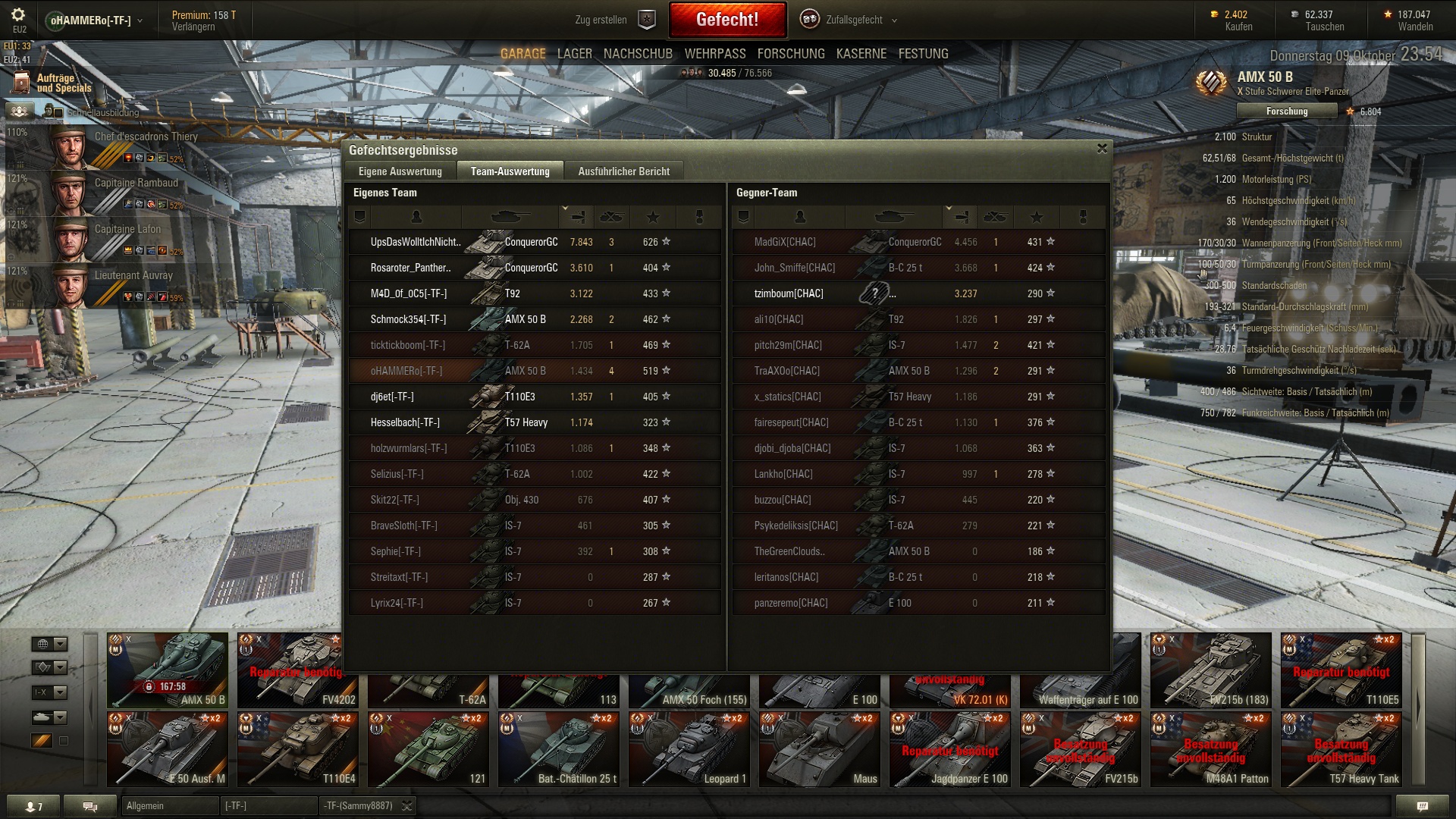Go to the NACHSCHUB section
This screenshot has height=819, width=1456.
[638, 54]
